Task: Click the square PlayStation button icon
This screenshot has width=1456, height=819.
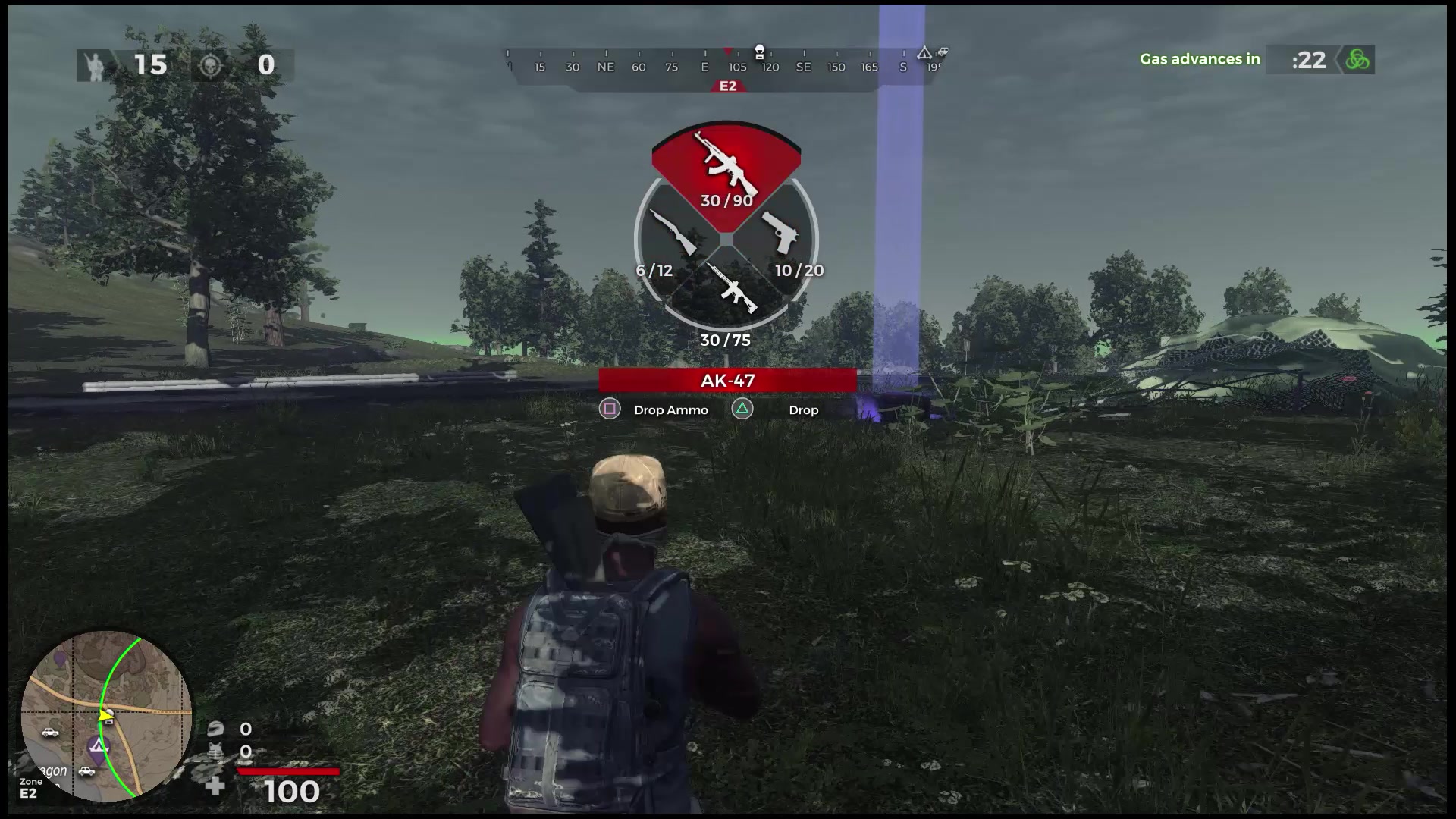Action: [x=610, y=409]
